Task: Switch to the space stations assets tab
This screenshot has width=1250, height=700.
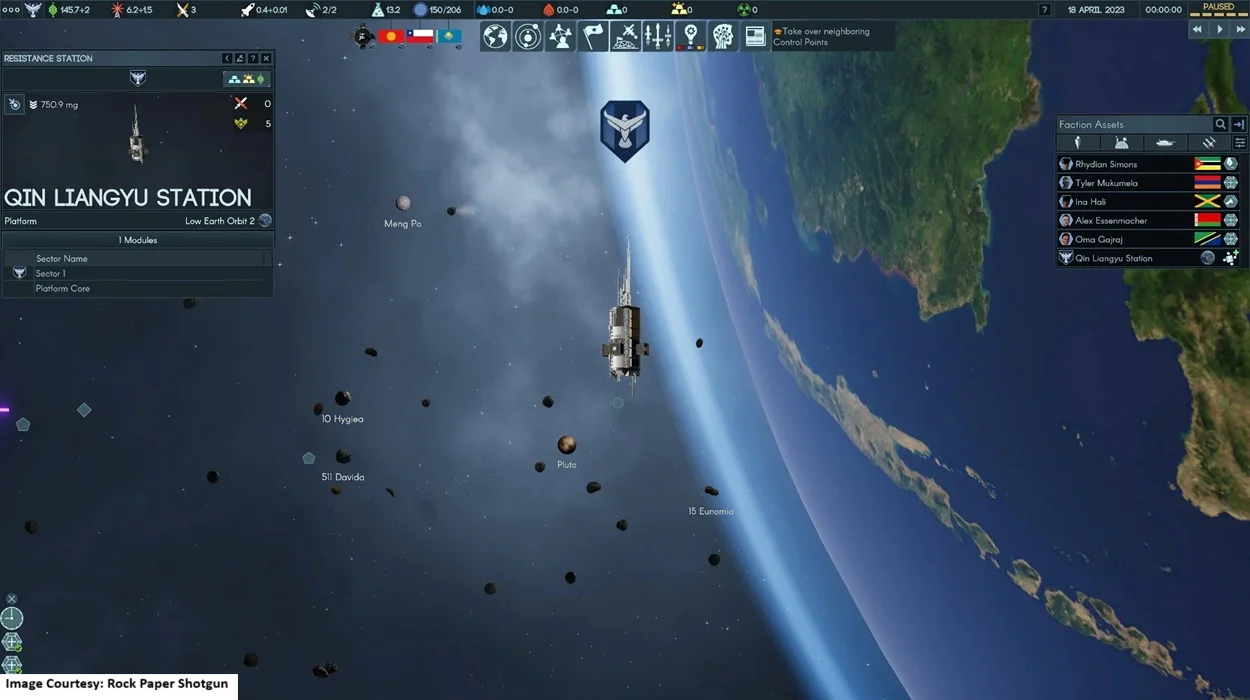Action: click(1208, 143)
